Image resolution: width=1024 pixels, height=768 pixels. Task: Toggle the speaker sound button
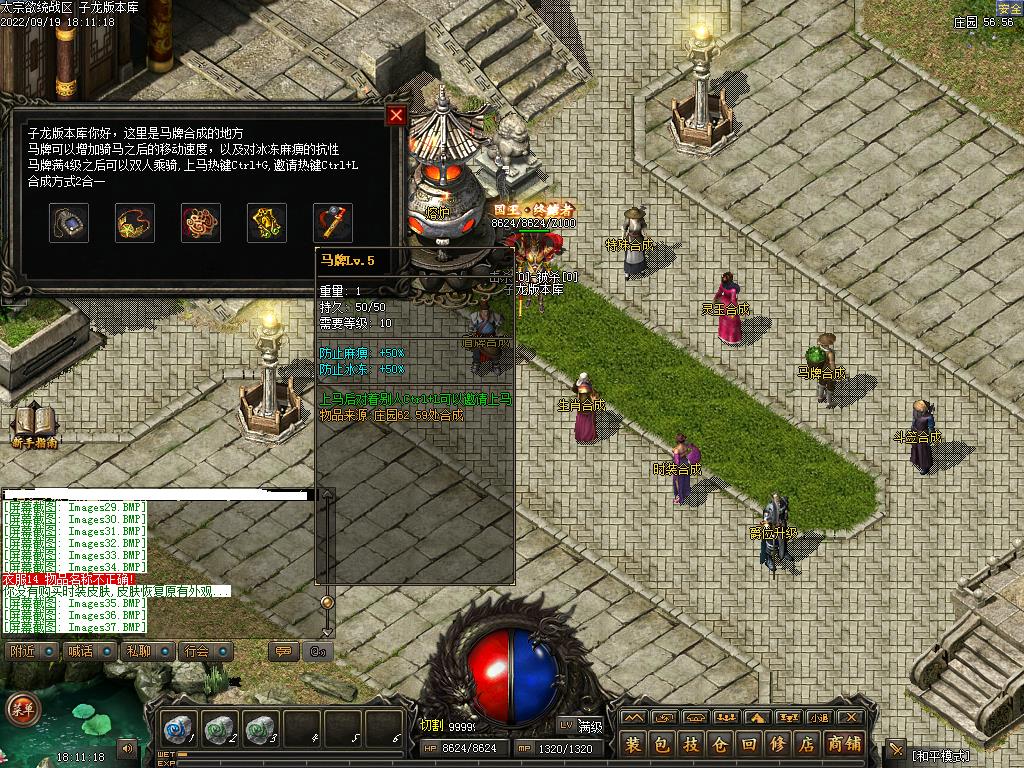coord(127,747)
